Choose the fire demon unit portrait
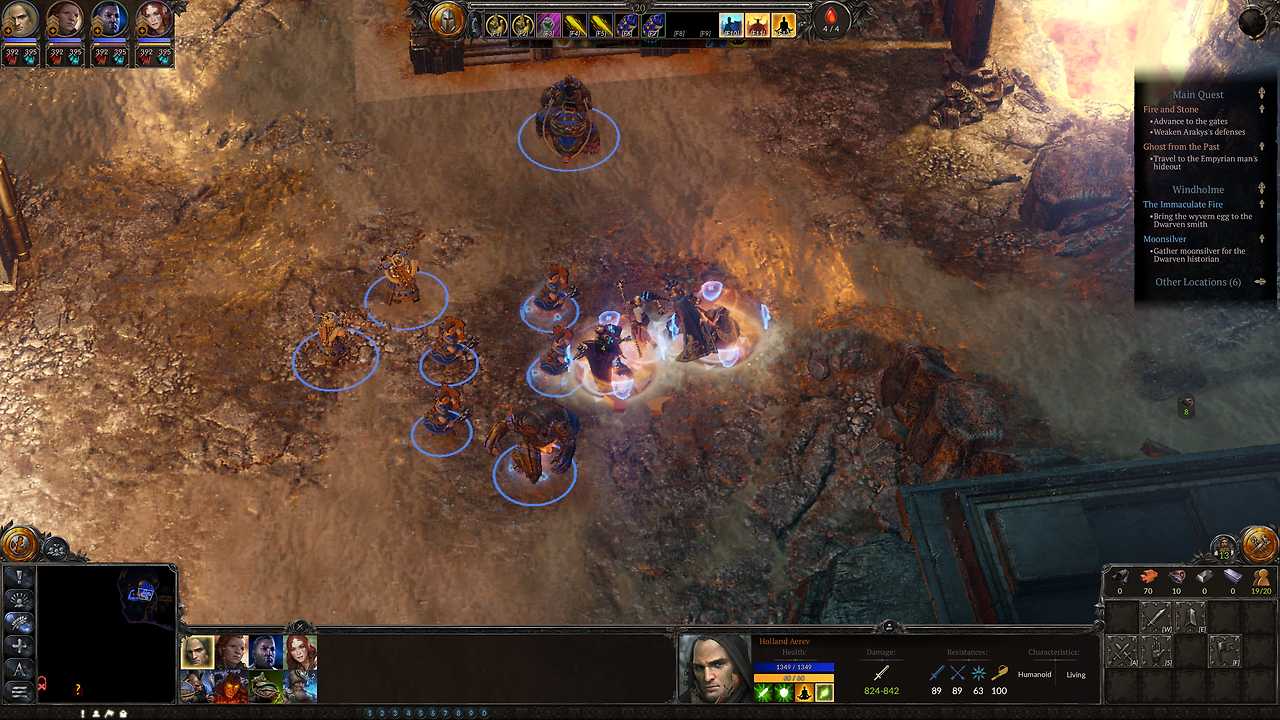Image resolution: width=1280 pixels, height=720 pixels. pyautogui.click(x=231, y=686)
